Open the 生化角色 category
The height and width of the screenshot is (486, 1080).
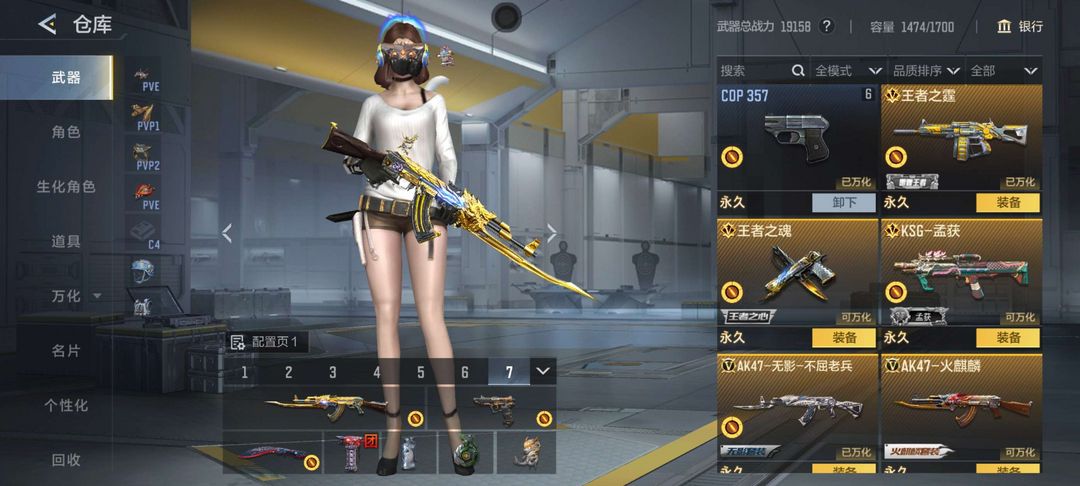66,187
